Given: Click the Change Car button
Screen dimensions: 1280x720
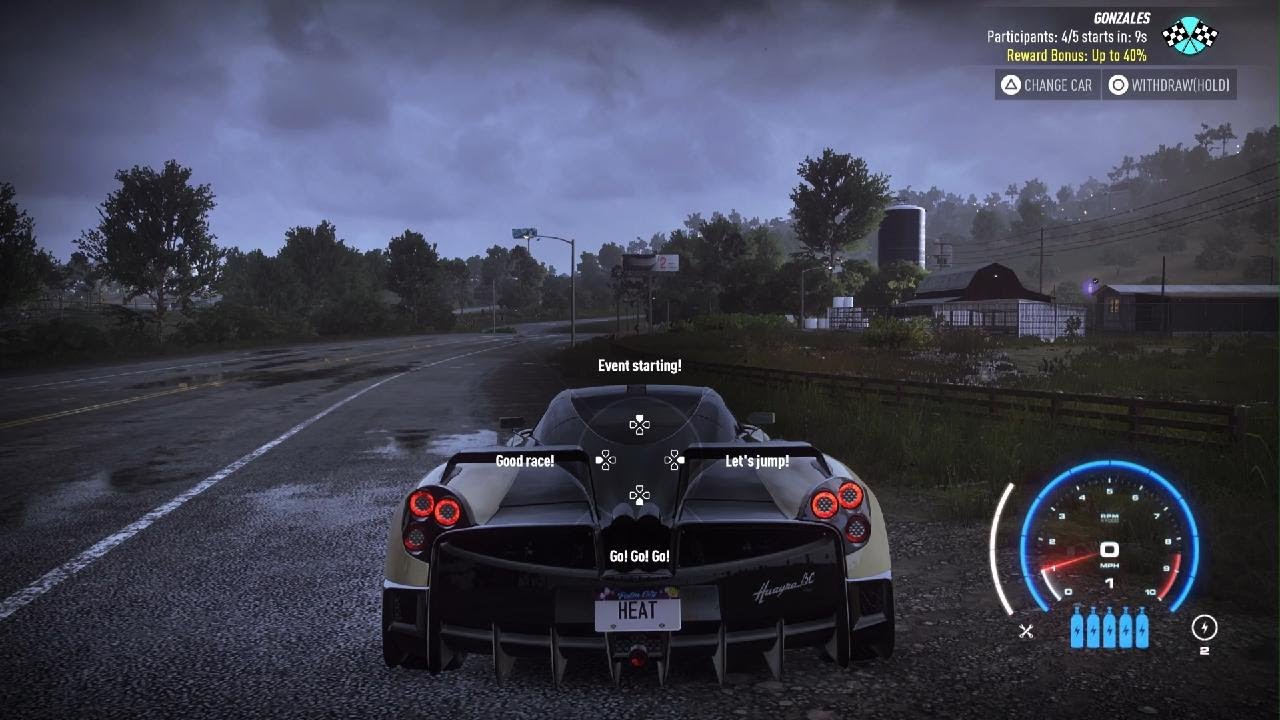Looking at the screenshot, I should pyautogui.click(x=1047, y=85).
